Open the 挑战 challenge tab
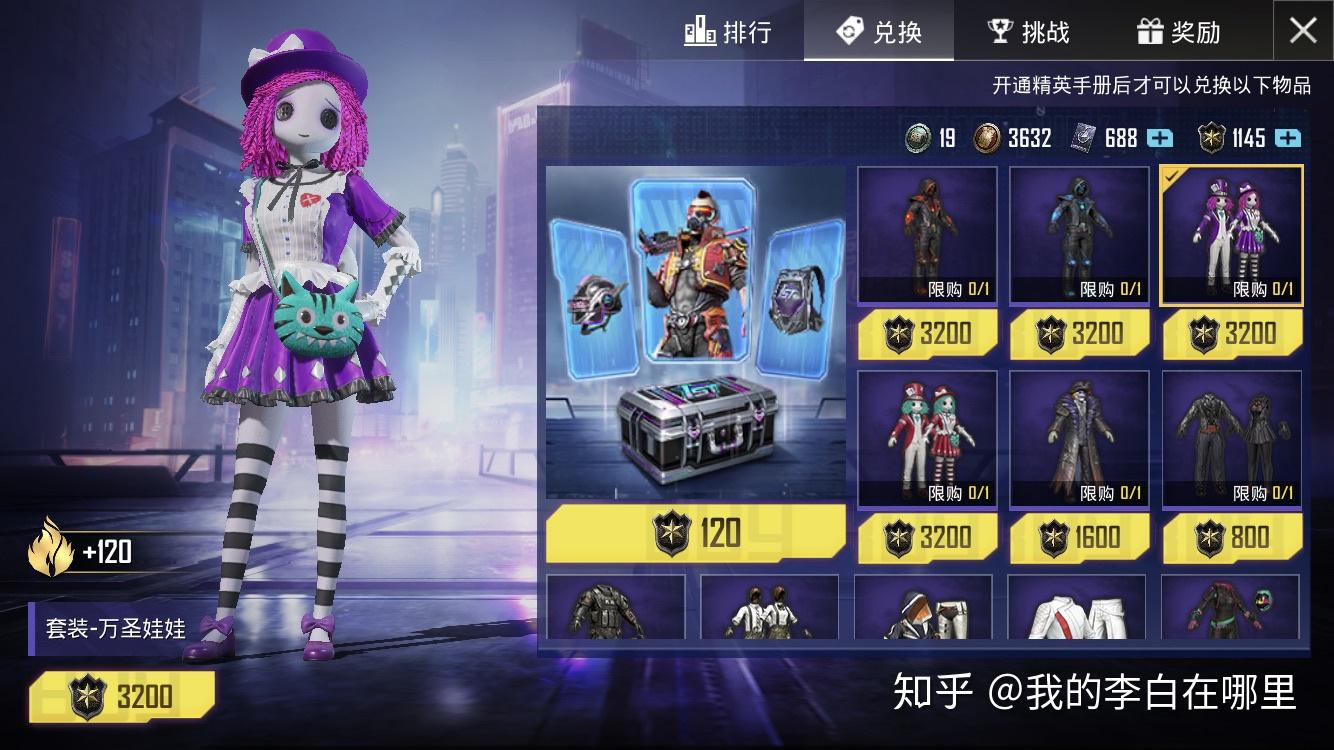This screenshot has width=1334, height=750. coord(1028,32)
